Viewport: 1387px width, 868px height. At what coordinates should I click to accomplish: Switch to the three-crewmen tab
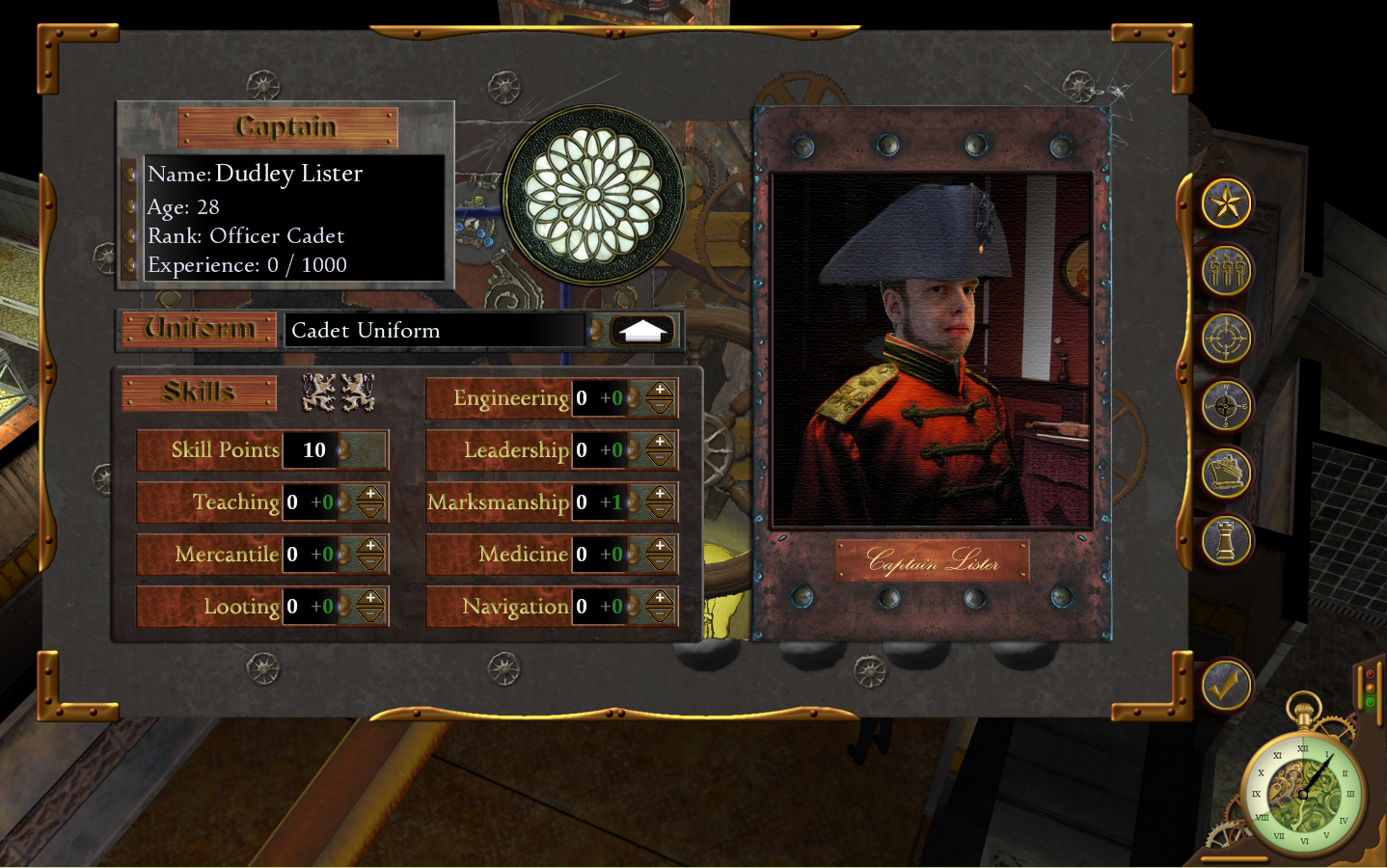(x=1226, y=271)
